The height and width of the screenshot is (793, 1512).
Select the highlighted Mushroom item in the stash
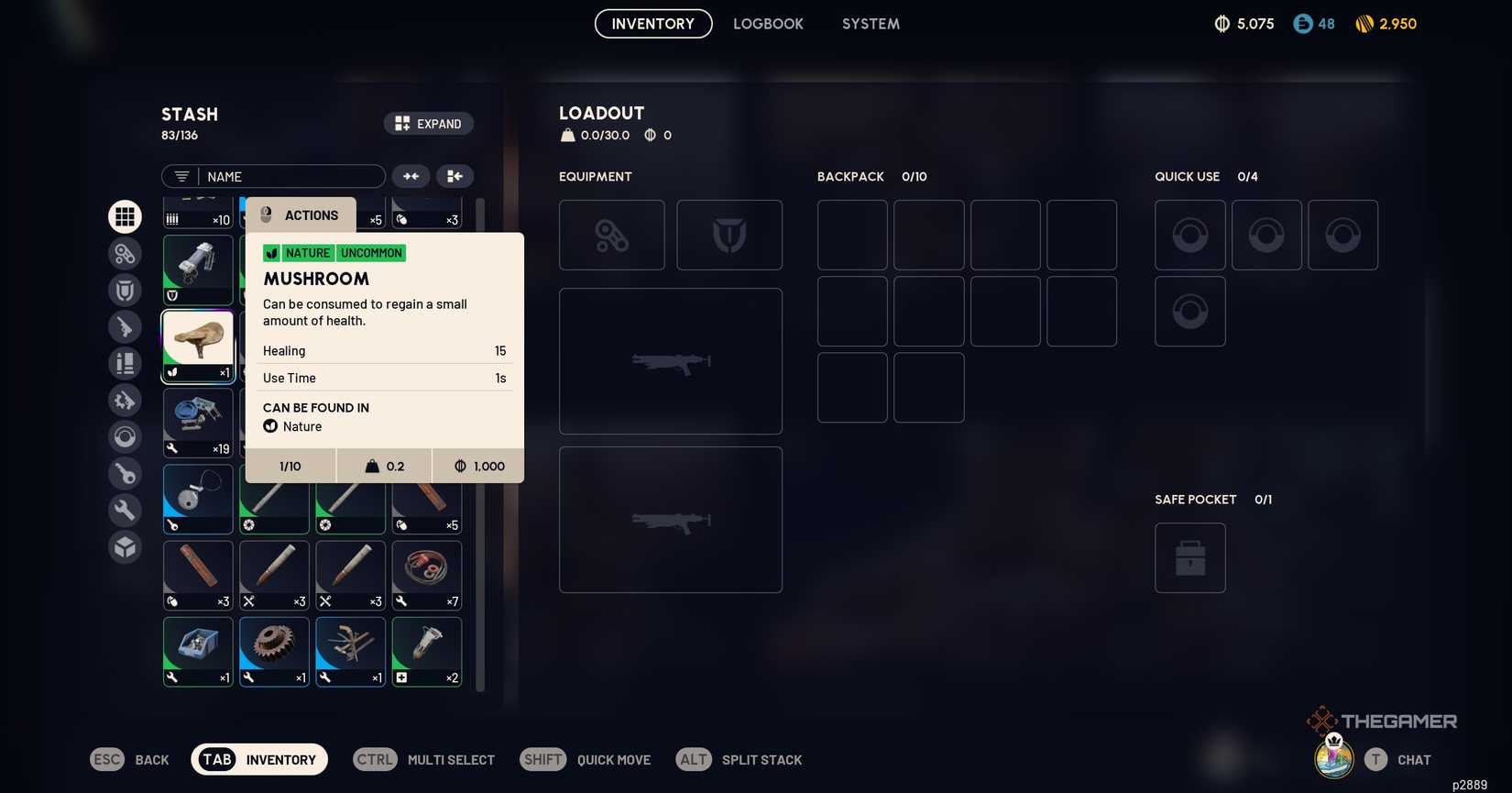[x=197, y=345]
